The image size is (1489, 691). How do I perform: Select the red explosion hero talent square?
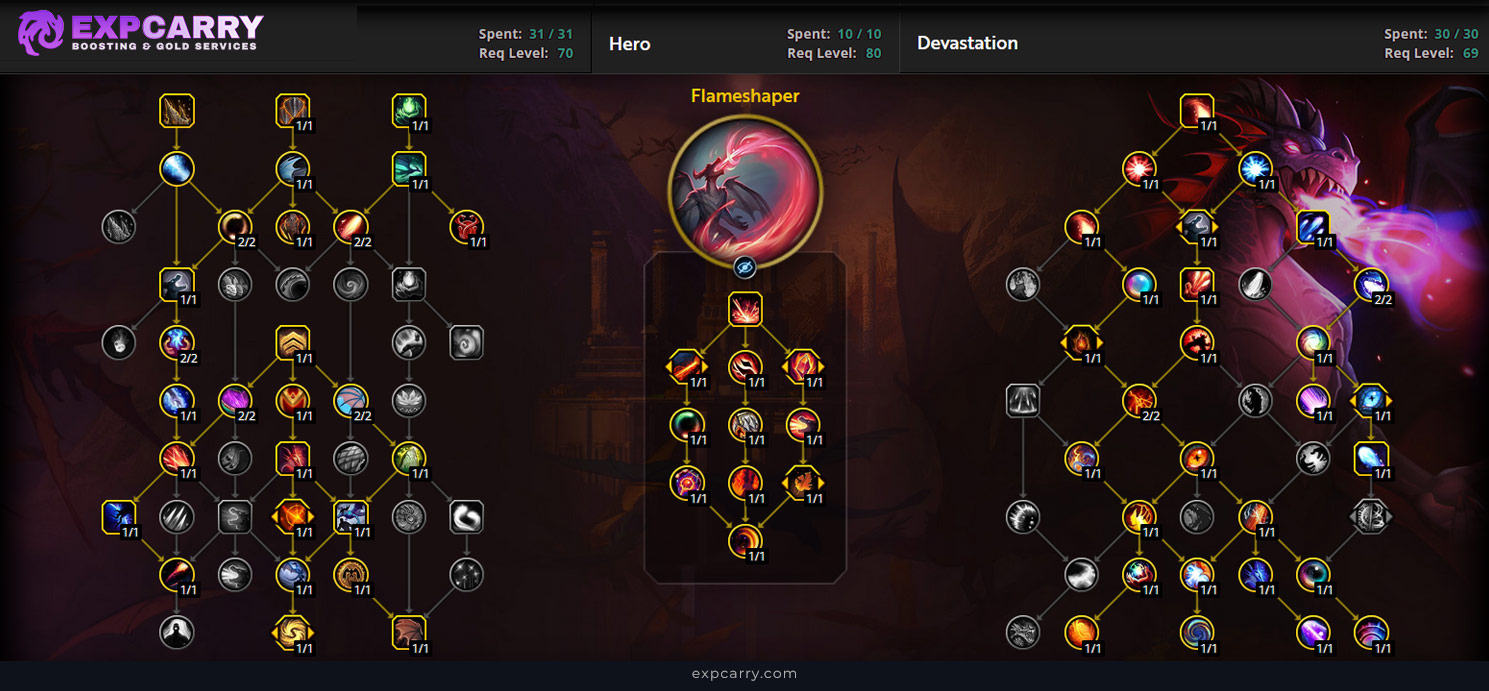point(745,309)
